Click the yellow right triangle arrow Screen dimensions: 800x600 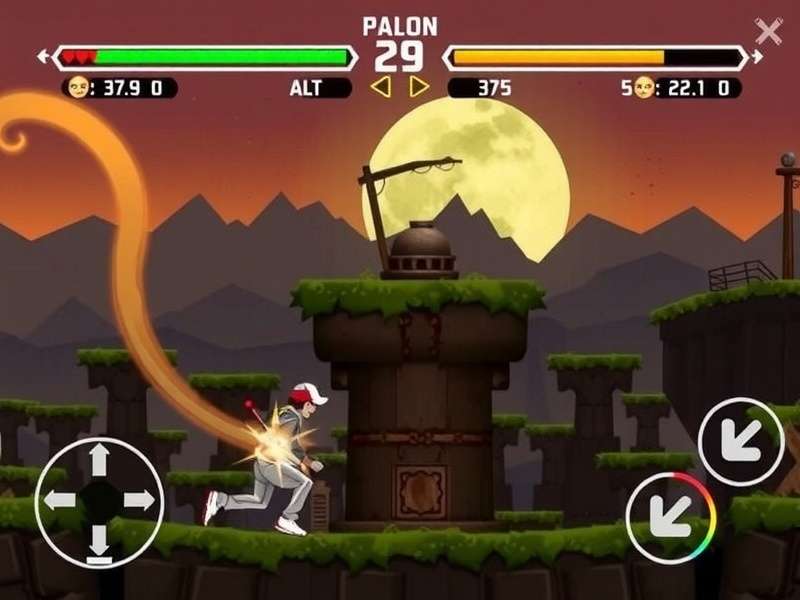tap(419, 88)
